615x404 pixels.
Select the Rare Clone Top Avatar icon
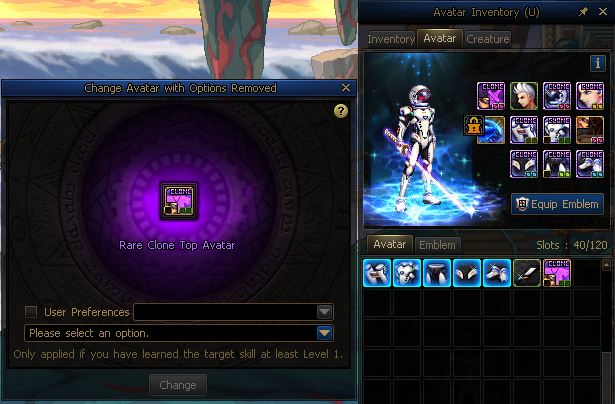point(178,200)
